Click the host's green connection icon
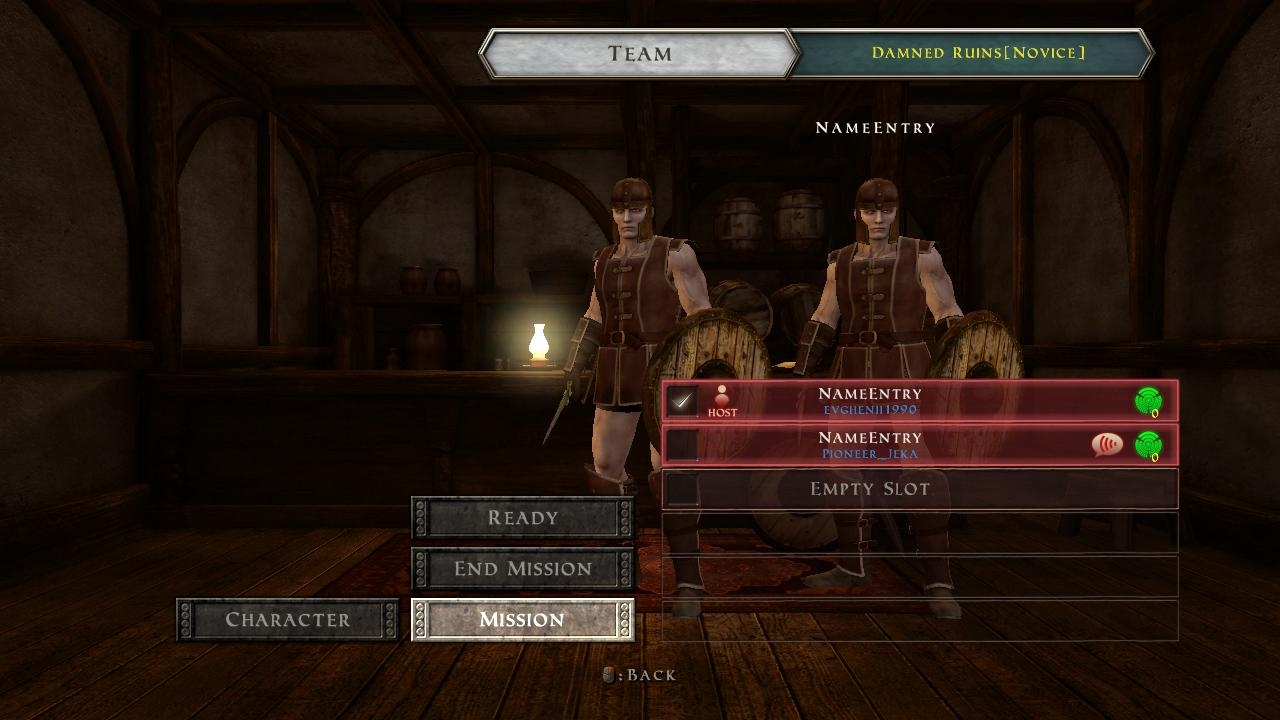Screen dimensions: 1280x720 [x=1148, y=401]
